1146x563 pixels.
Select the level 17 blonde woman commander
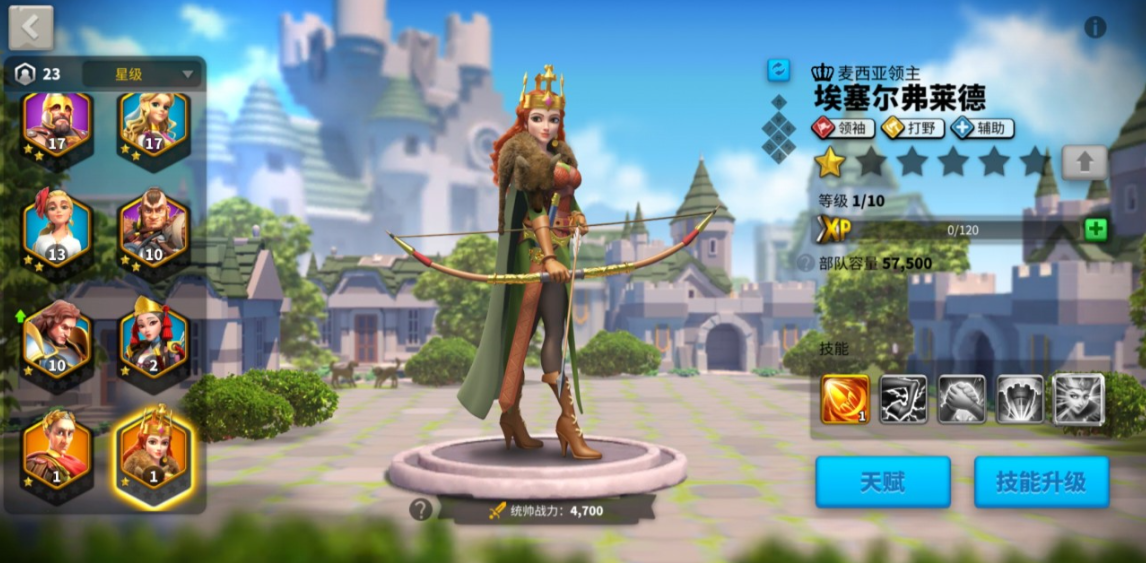pos(154,125)
